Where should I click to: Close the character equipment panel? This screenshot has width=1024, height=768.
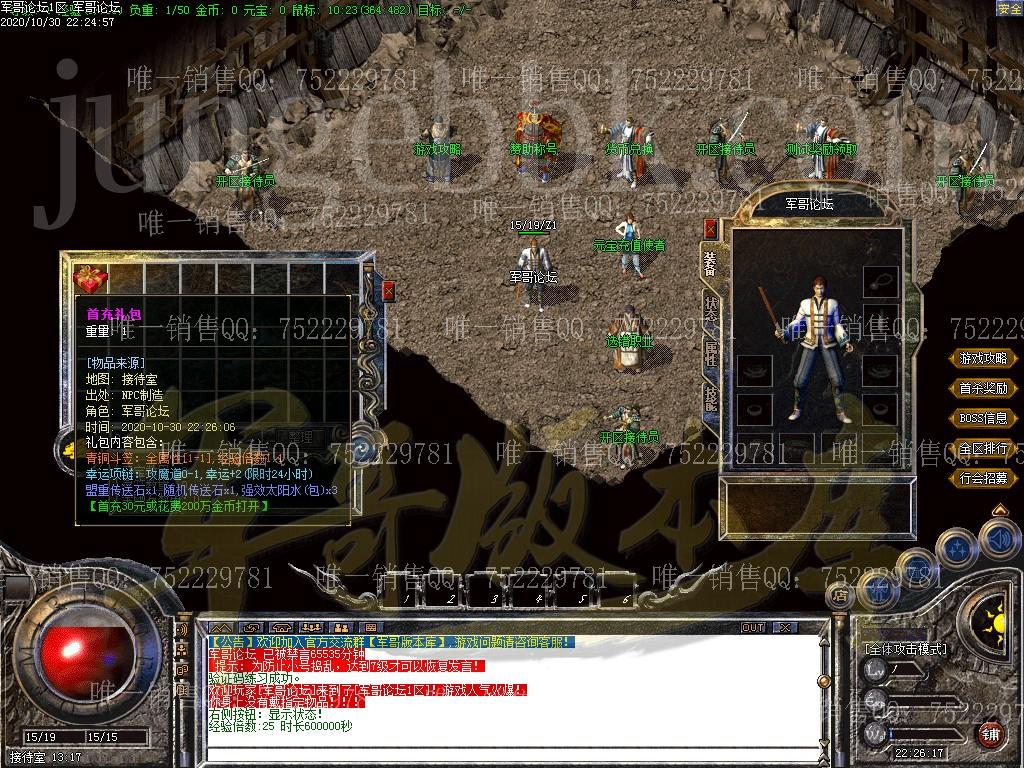point(711,229)
